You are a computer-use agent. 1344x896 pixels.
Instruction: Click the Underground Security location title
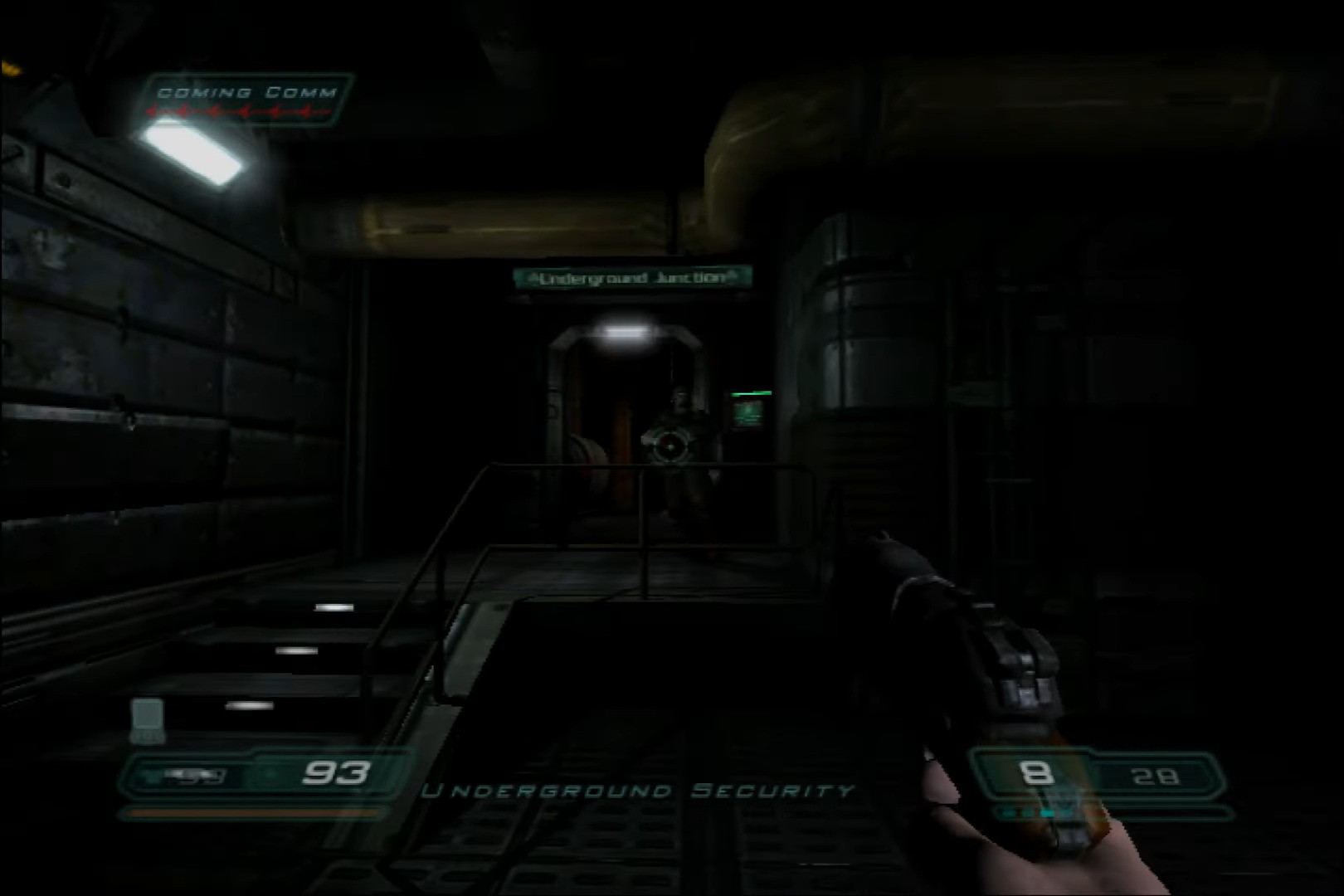click(639, 791)
